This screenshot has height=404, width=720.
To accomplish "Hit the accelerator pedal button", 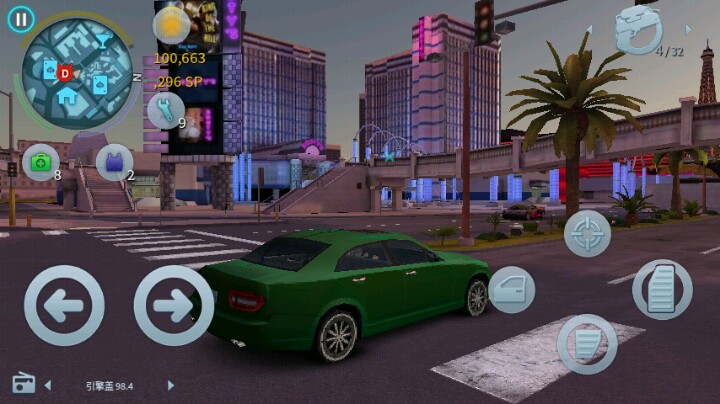I will [662, 290].
